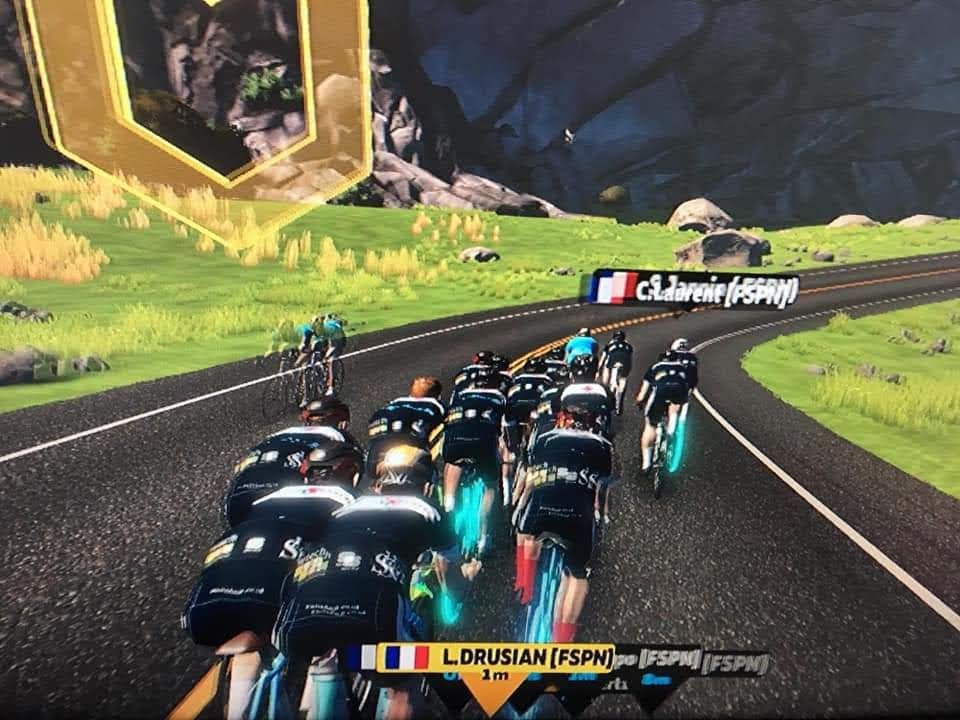Select the C.Larene (FSPN) rider name tag
Screen dimensions: 960x720
(x=694, y=289)
